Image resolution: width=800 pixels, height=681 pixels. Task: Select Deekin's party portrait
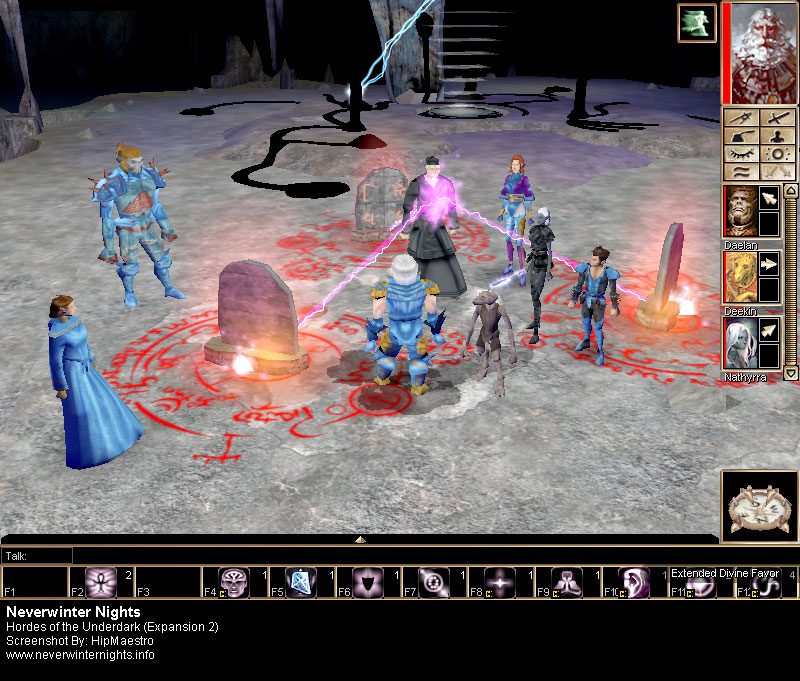click(x=740, y=277)
